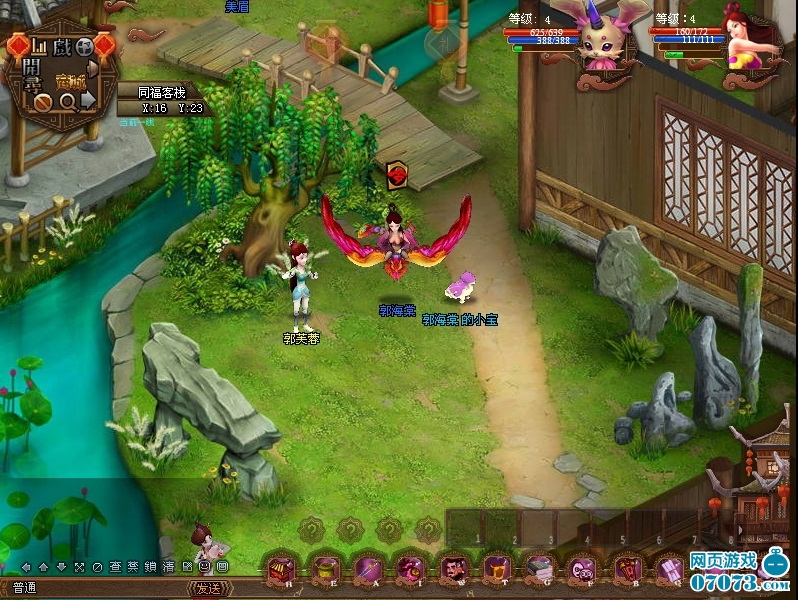The height and width of the screenshot is (600, 798).
Task: Click the 查 chat button
Action: 114,567
